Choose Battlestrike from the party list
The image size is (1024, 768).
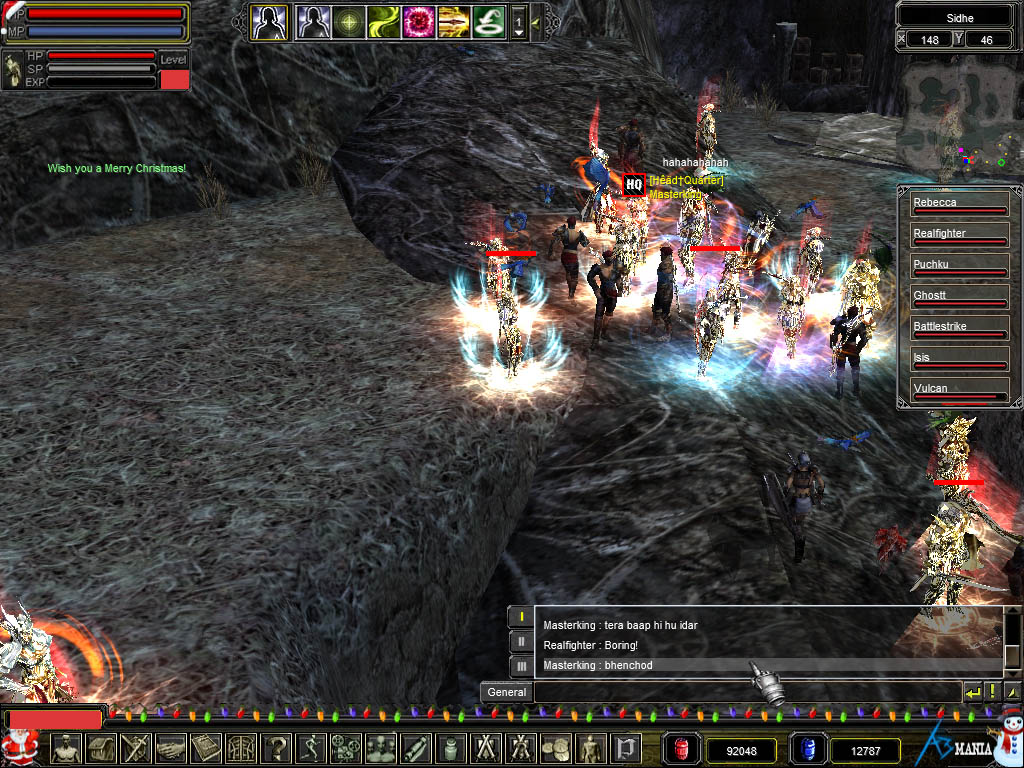click(958, 327)
